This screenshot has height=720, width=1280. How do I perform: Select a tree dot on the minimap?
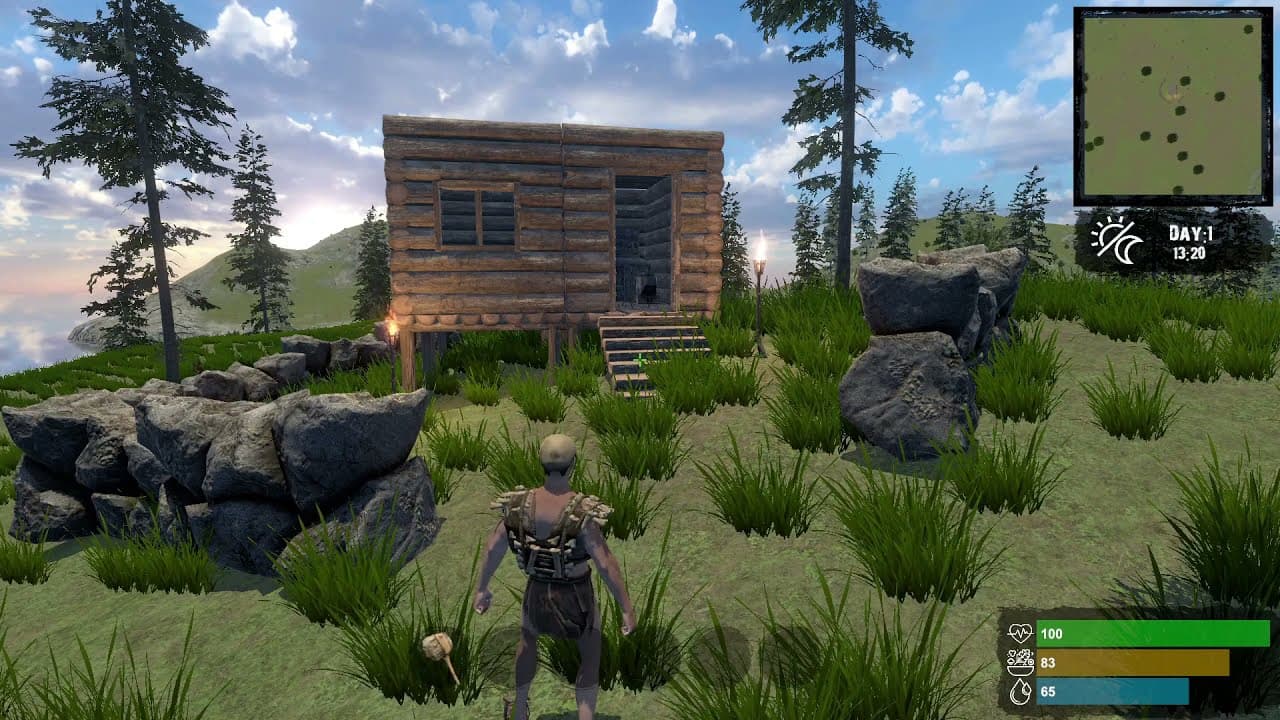1145,70
